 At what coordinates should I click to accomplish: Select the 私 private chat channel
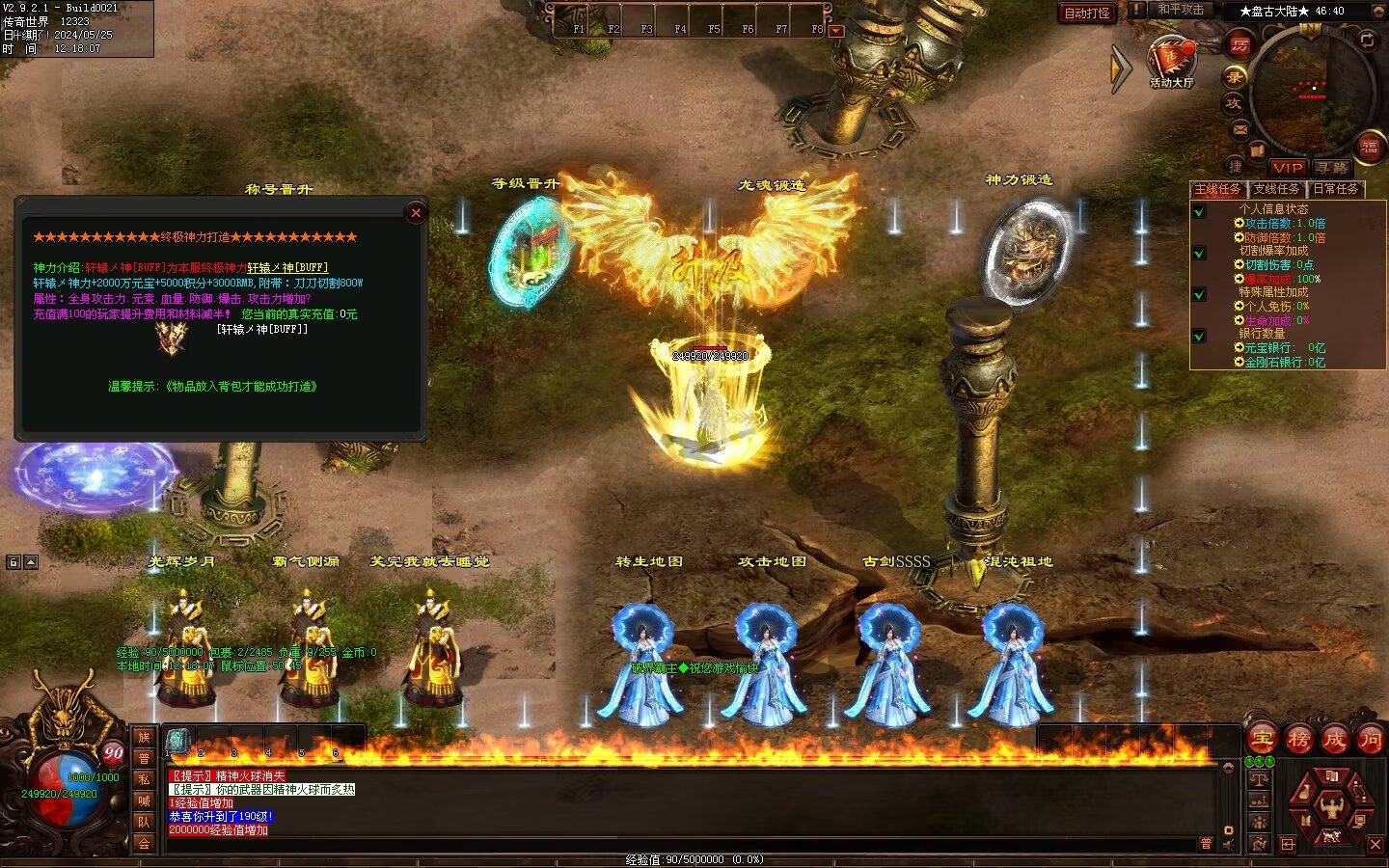[x=144, y=779]
